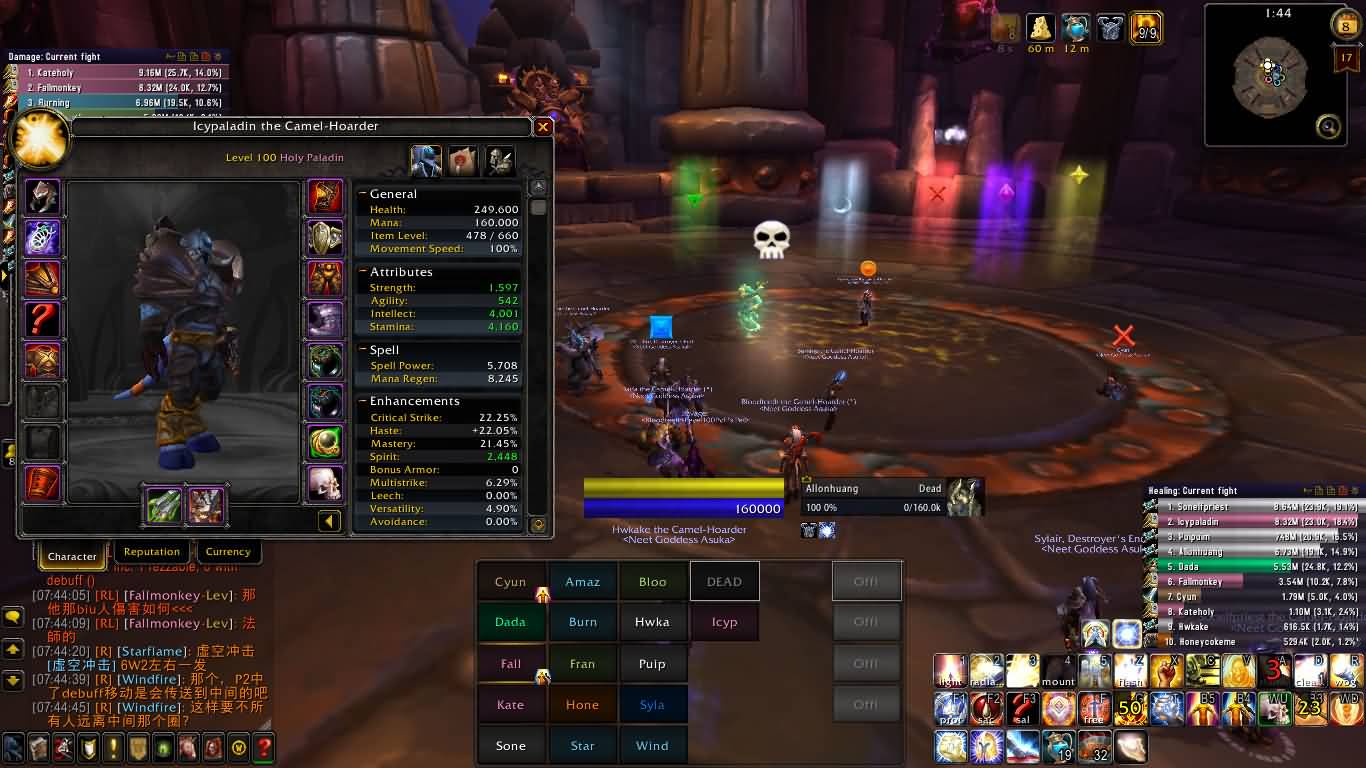
Task: Click the minimap
Action: pos(1268,78)
